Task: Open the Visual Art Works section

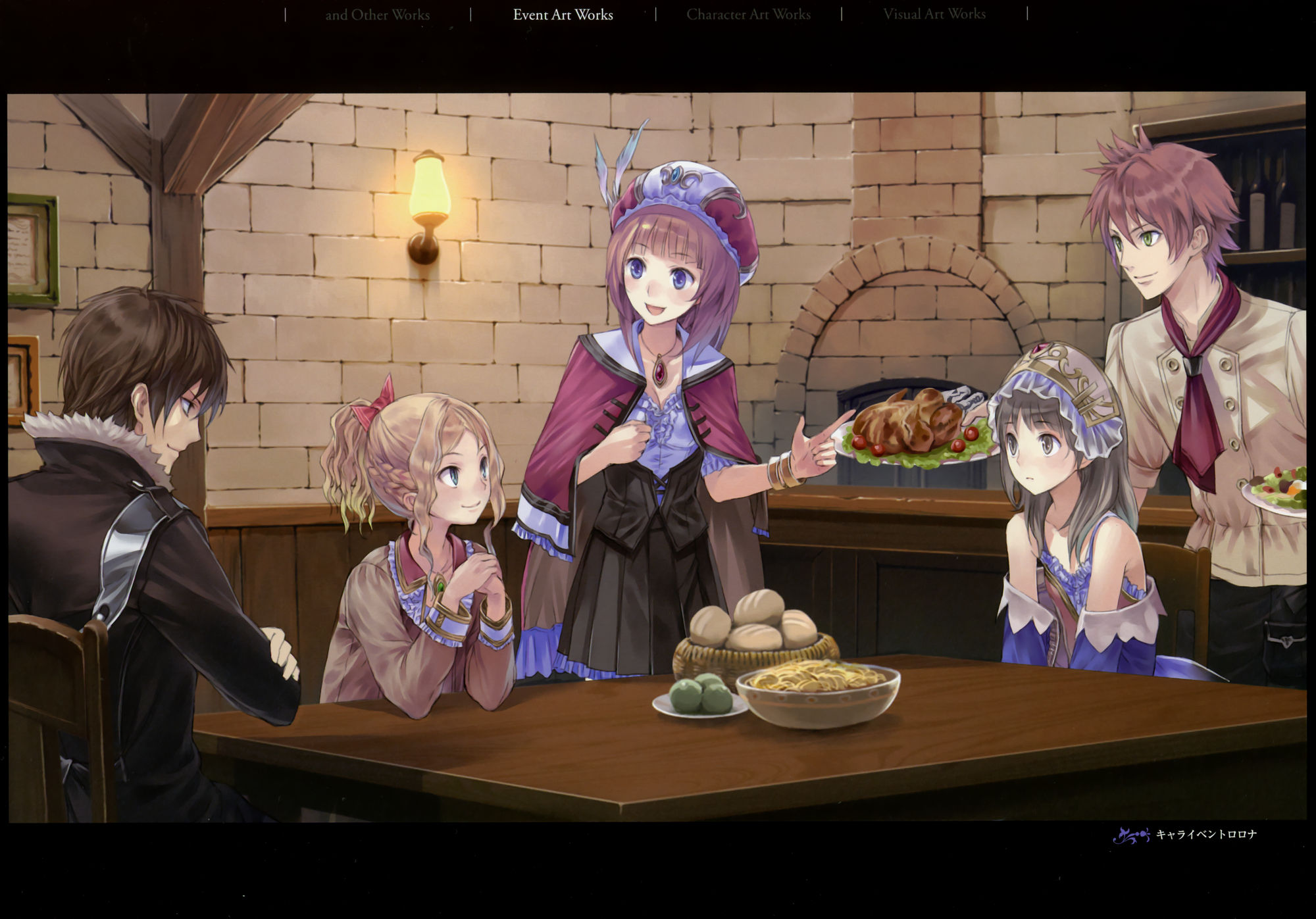Action: [x=935, y=14]
